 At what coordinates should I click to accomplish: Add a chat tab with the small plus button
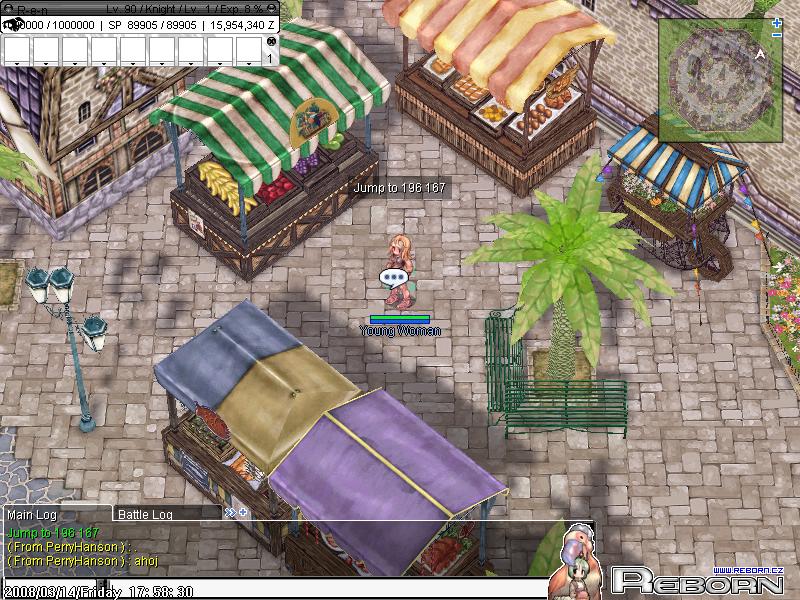click(242, 513)
